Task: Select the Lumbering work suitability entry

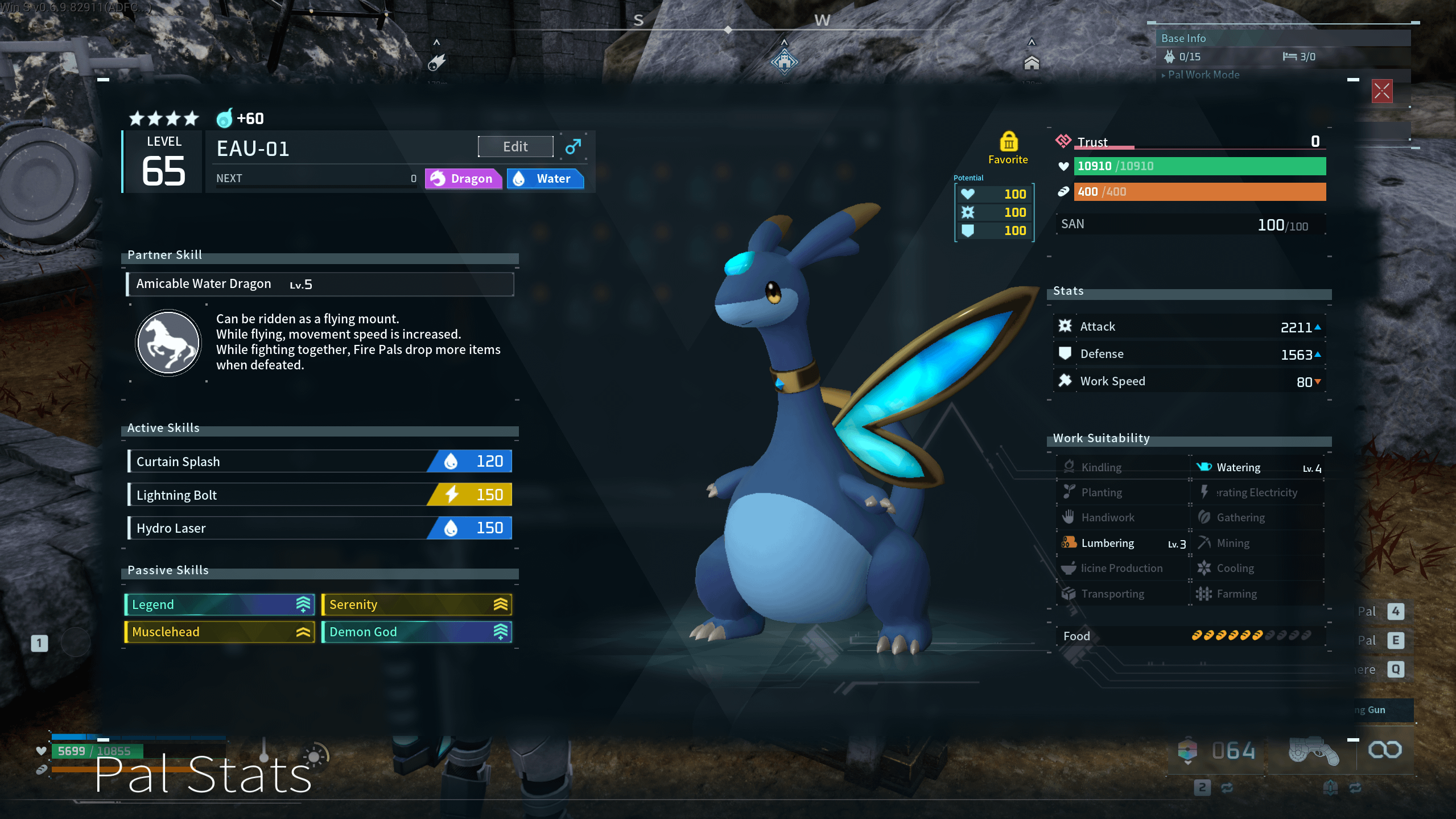Action: 1122,544
